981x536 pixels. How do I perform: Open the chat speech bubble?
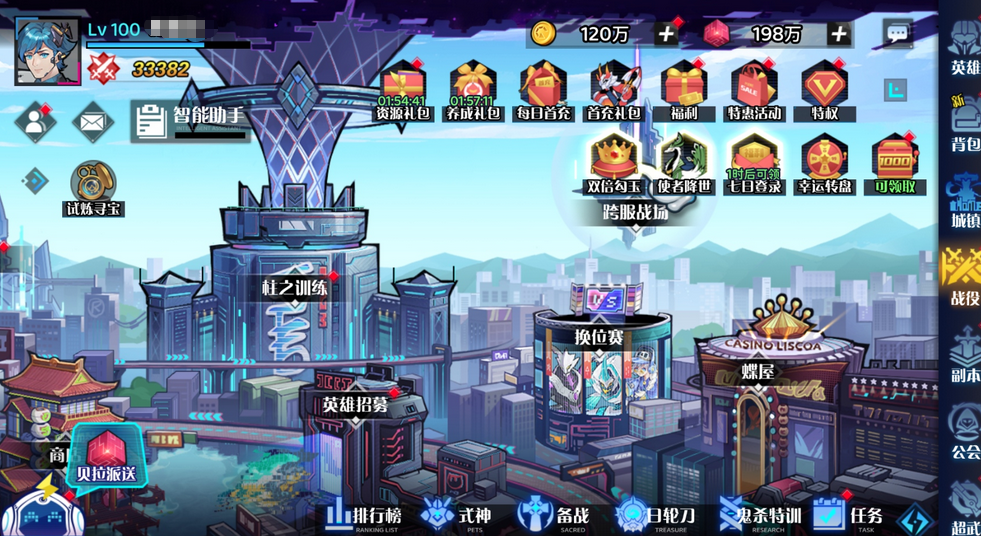[x=897, y=34]
